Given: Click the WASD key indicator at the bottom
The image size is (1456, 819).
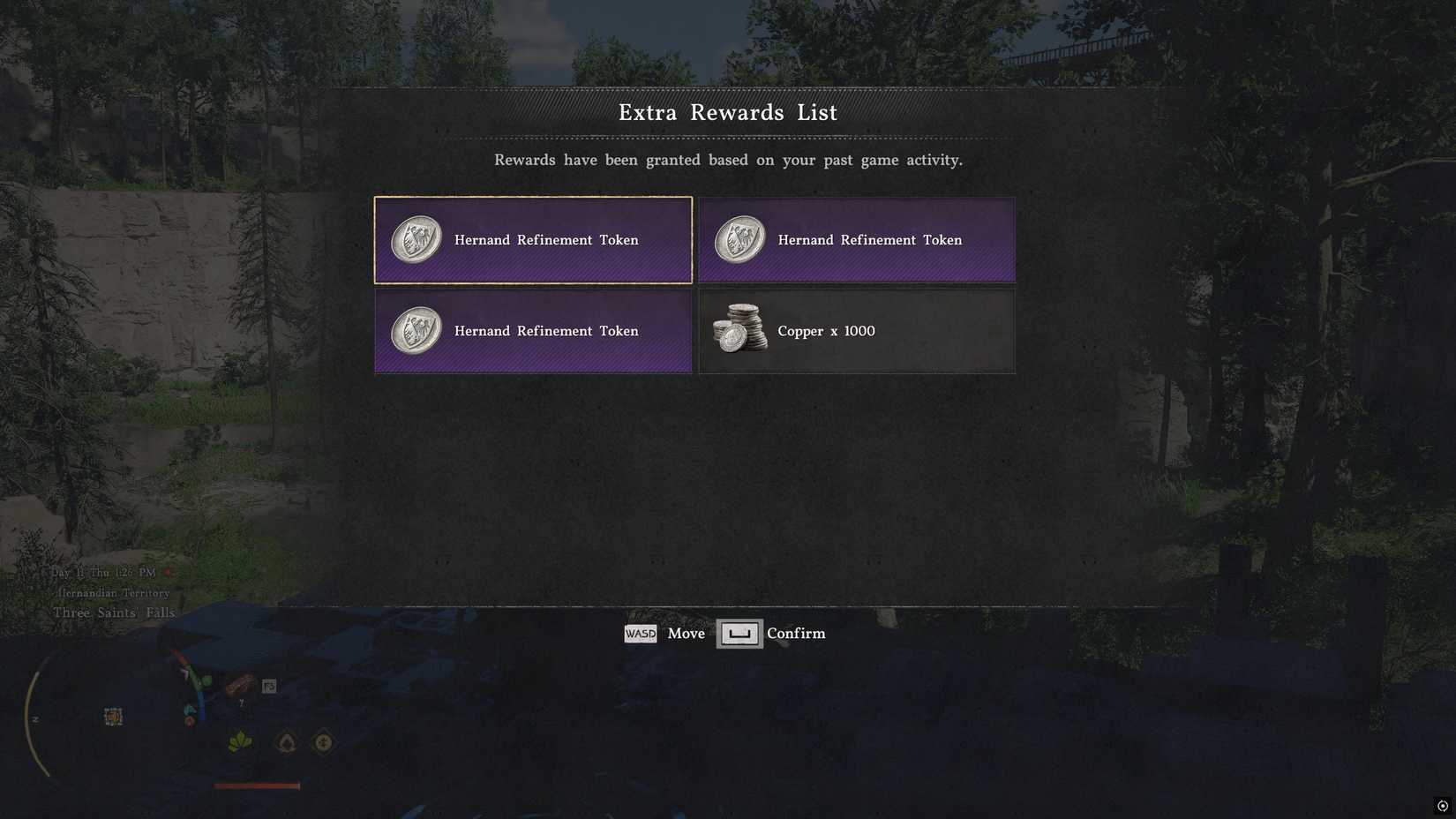Looking at the screenshot, I should [x=640, y=633].
